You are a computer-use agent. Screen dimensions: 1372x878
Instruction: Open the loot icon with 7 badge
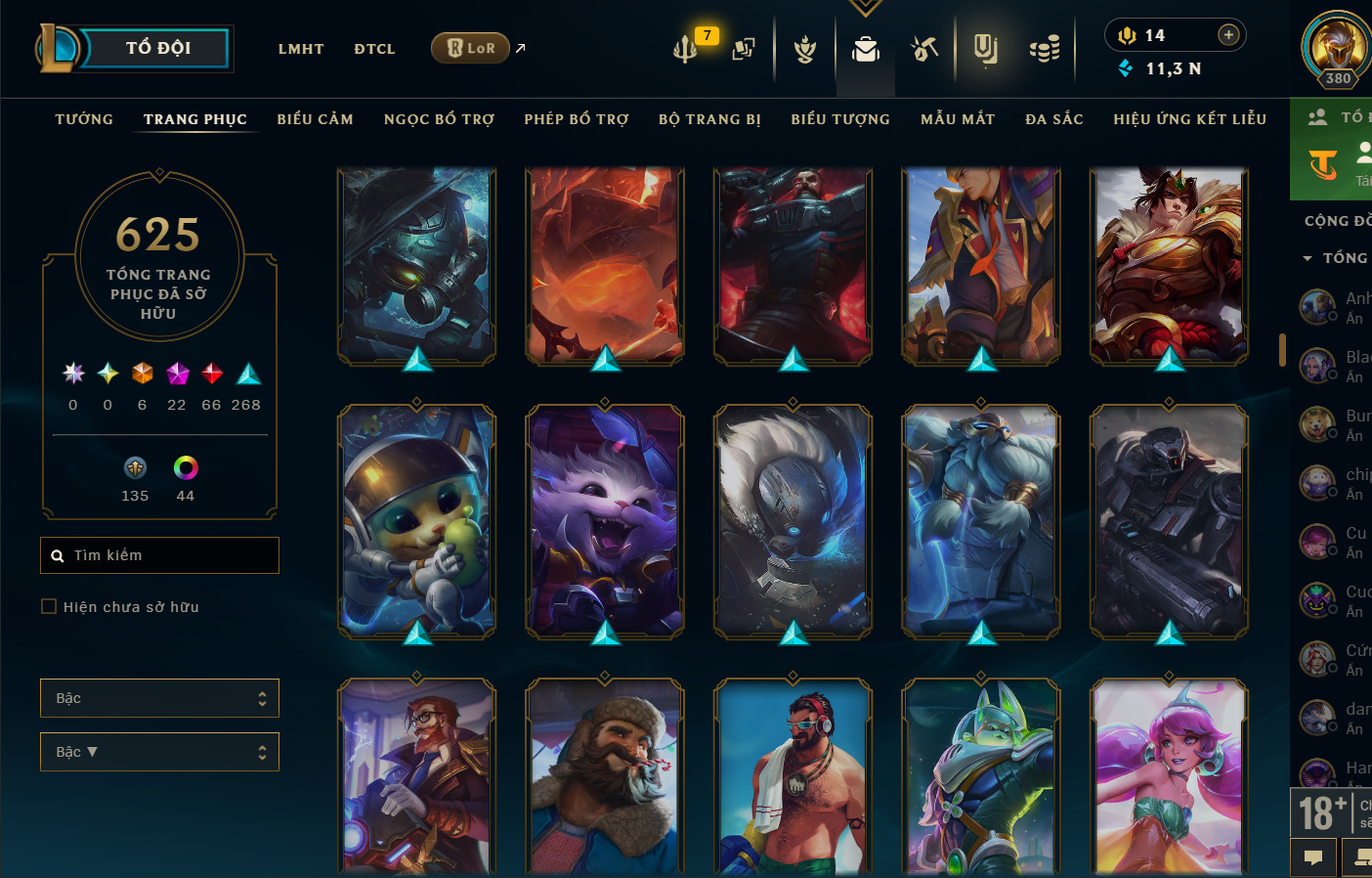pyautogui.click(x=687, y=47)
